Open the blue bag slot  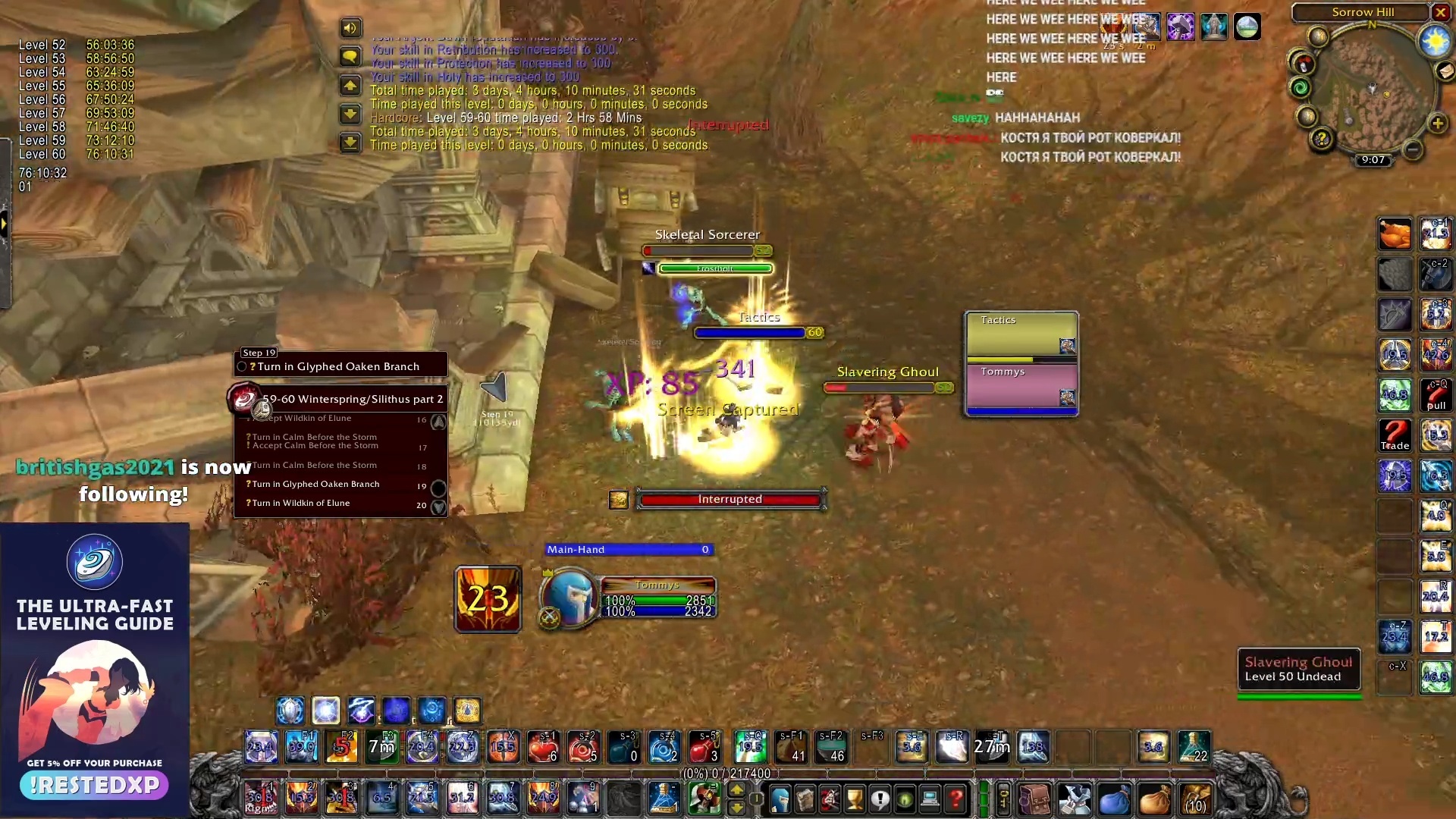point(1114,800)
